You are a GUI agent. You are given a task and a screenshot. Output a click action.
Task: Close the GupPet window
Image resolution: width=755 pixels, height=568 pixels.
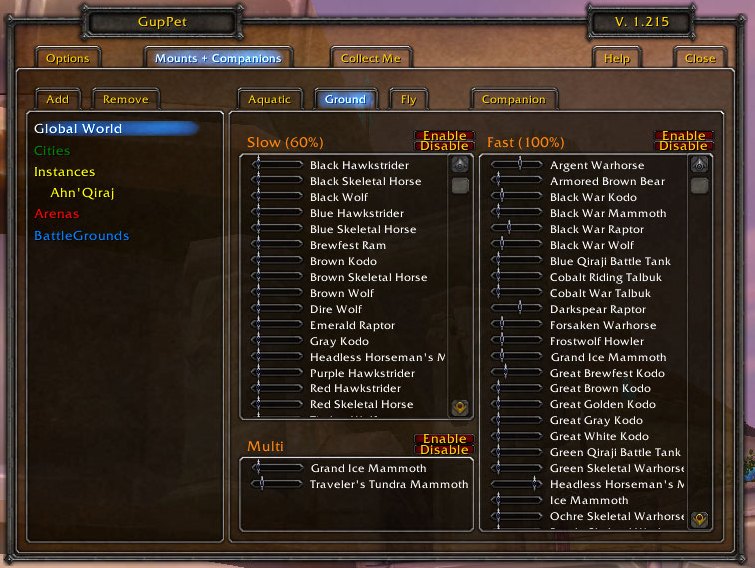(699, 58)
